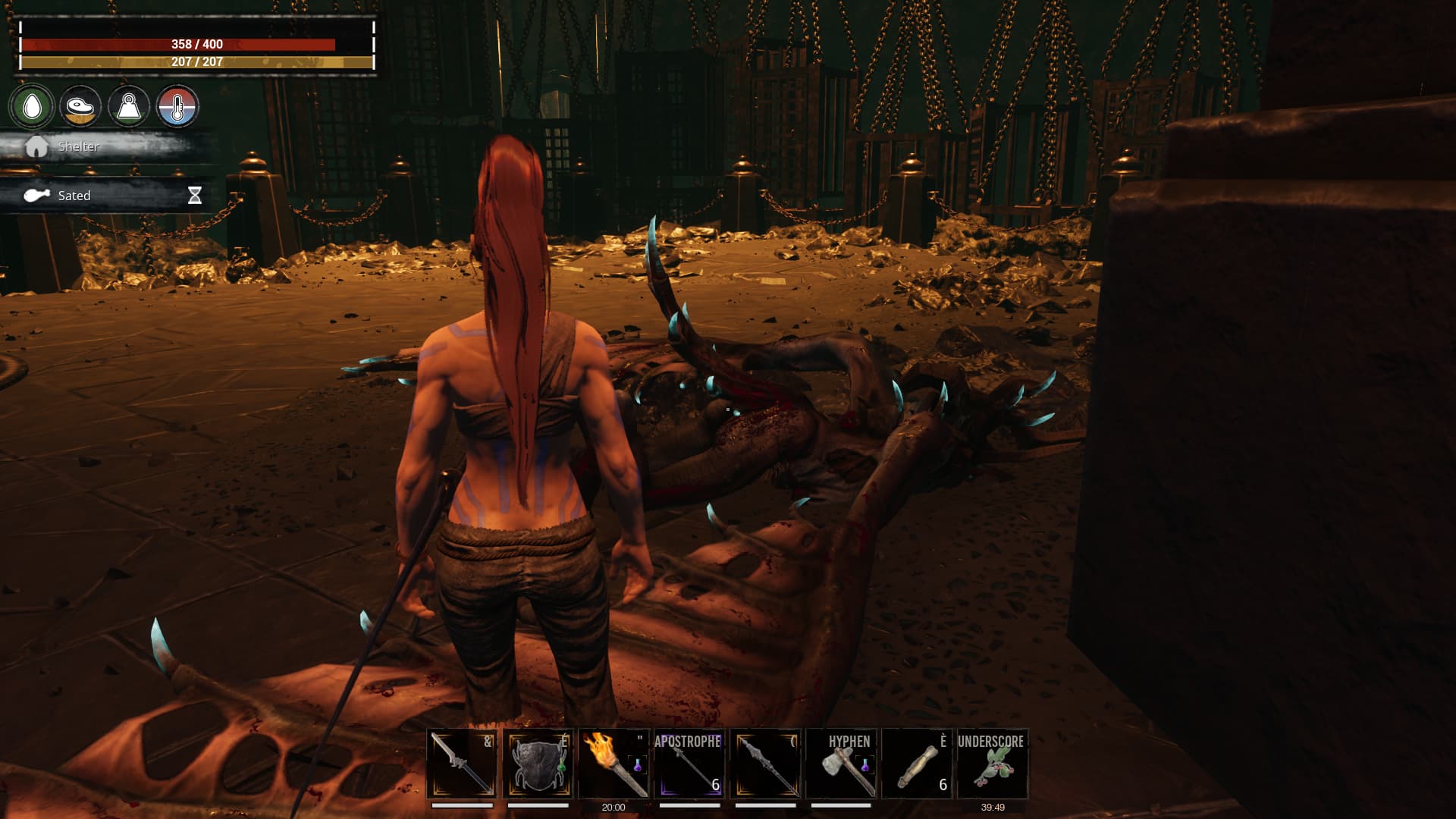Select the berry sprig in the Underscore slot
This screenshot has width=1456, height=819.
click(x=993, y=764)
